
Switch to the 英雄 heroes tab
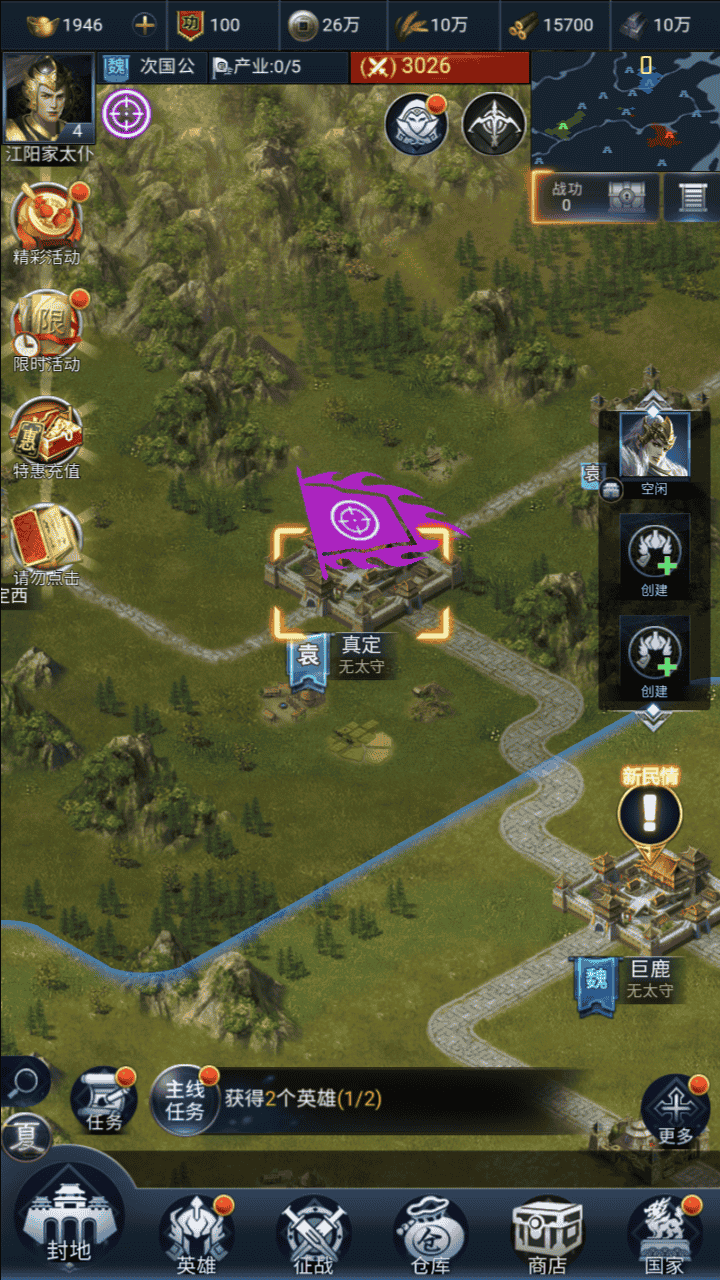pyautogui.click(x=196, y=1234)
